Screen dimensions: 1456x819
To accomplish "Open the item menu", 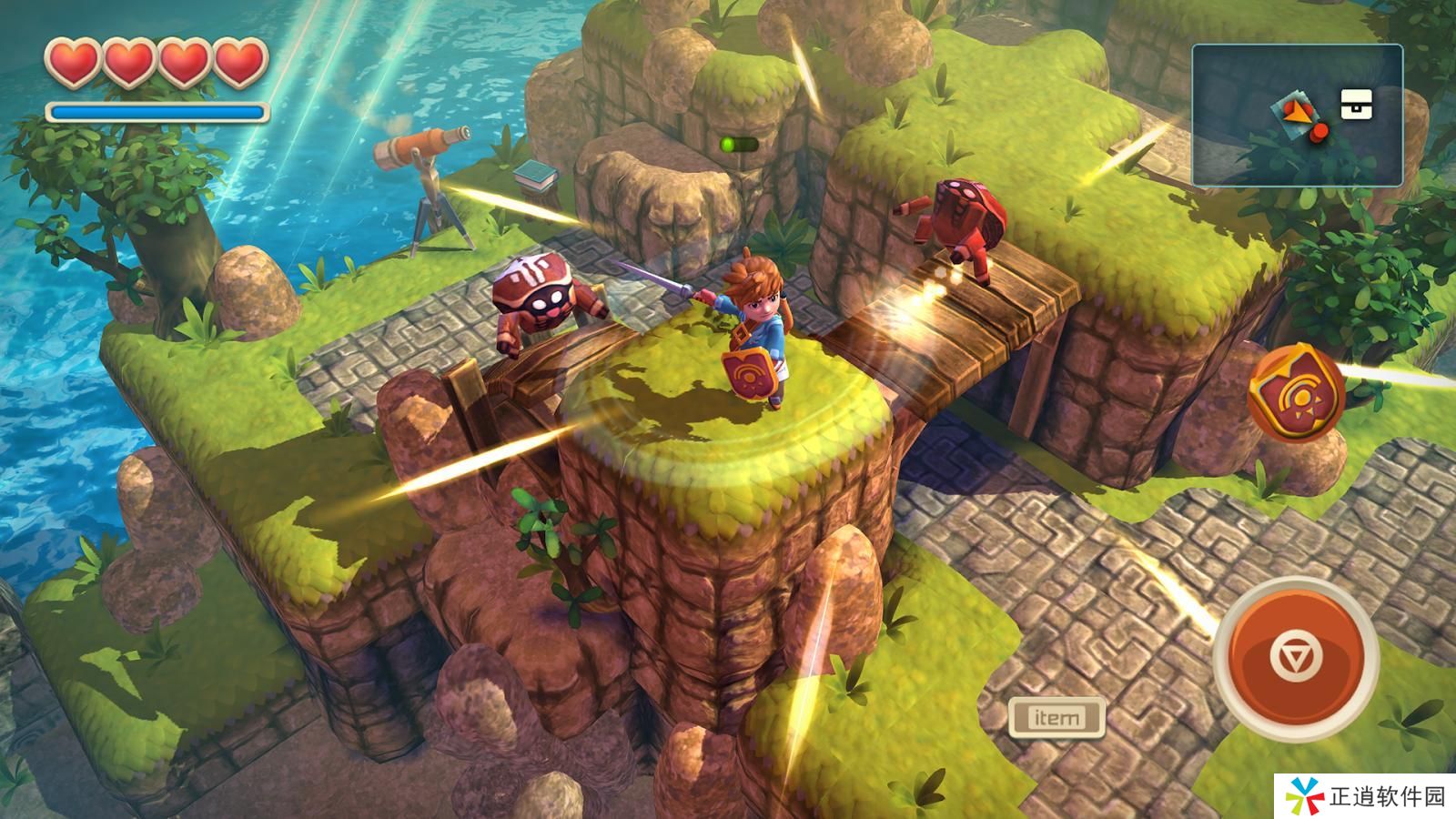I will pos(1056,718).
